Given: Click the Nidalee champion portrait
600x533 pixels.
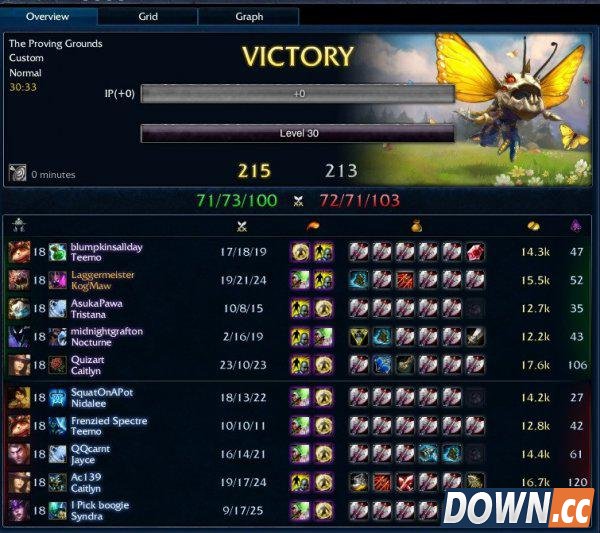Looking at the screenshot, I should 19,398.
